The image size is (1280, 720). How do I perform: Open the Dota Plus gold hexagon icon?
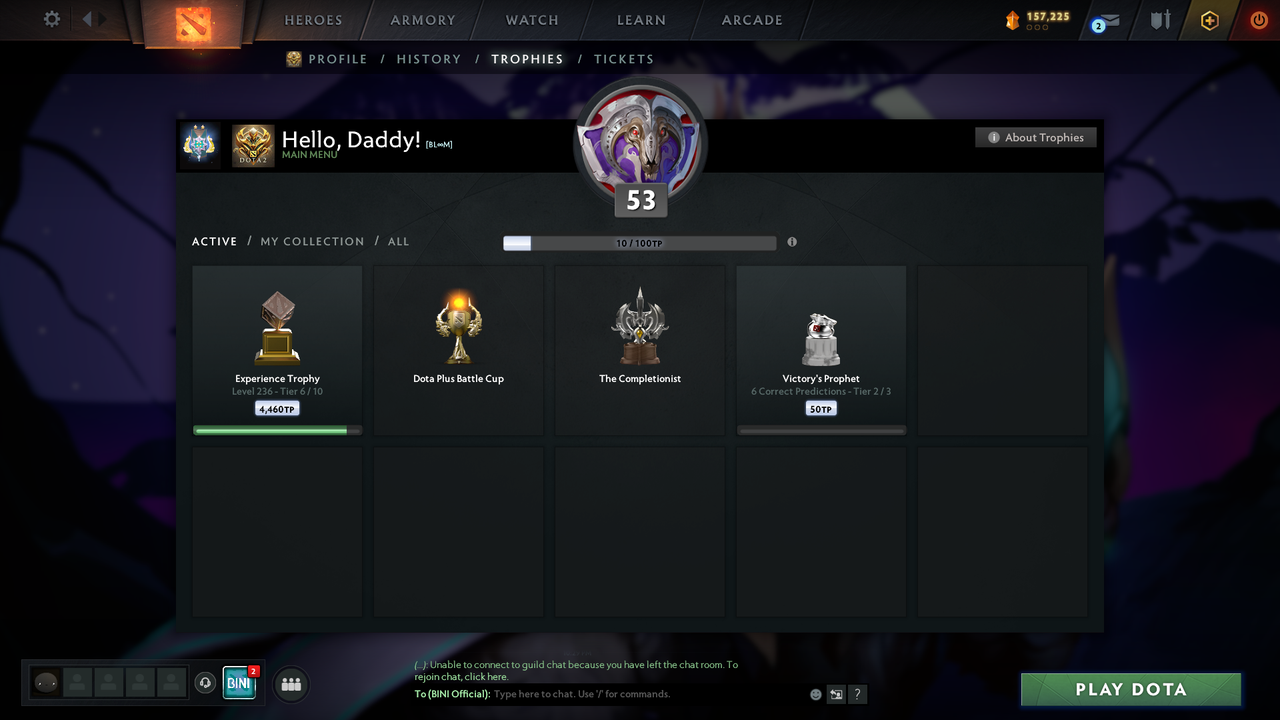click(1209, 20)
